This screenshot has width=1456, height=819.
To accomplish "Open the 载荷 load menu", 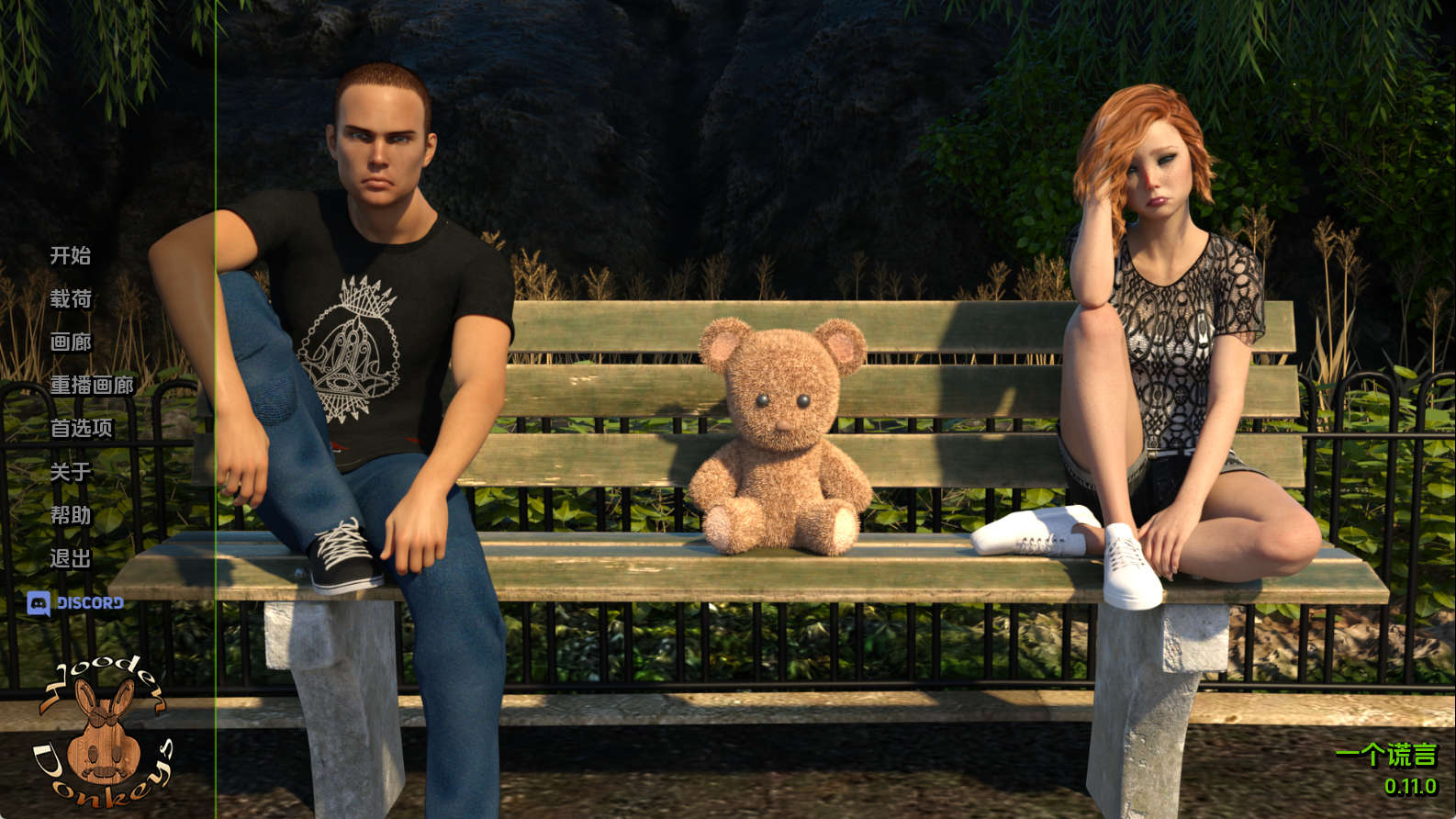I will click(x=71, y=298).
